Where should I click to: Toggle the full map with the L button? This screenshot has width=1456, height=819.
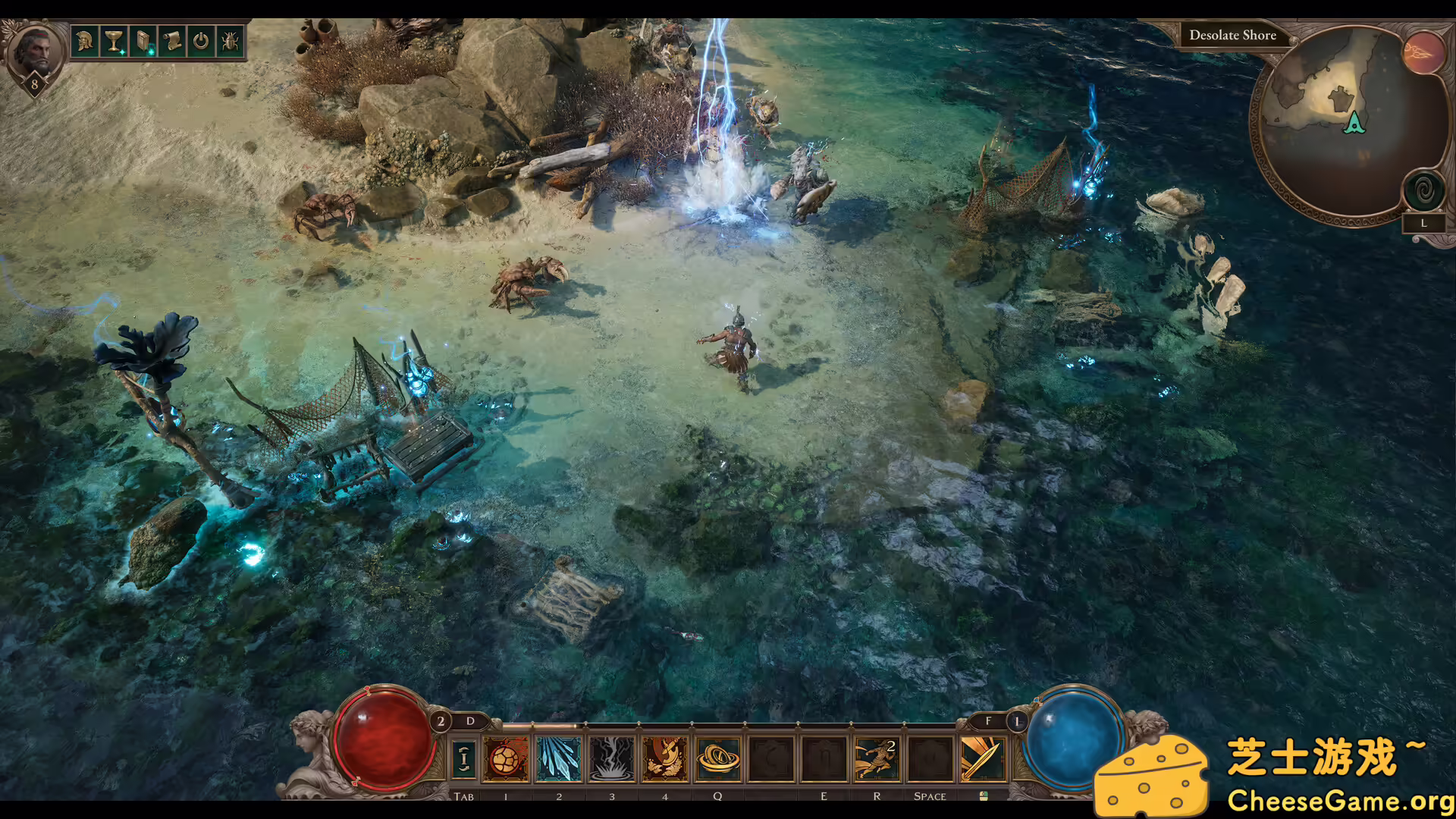[1424, 222]
